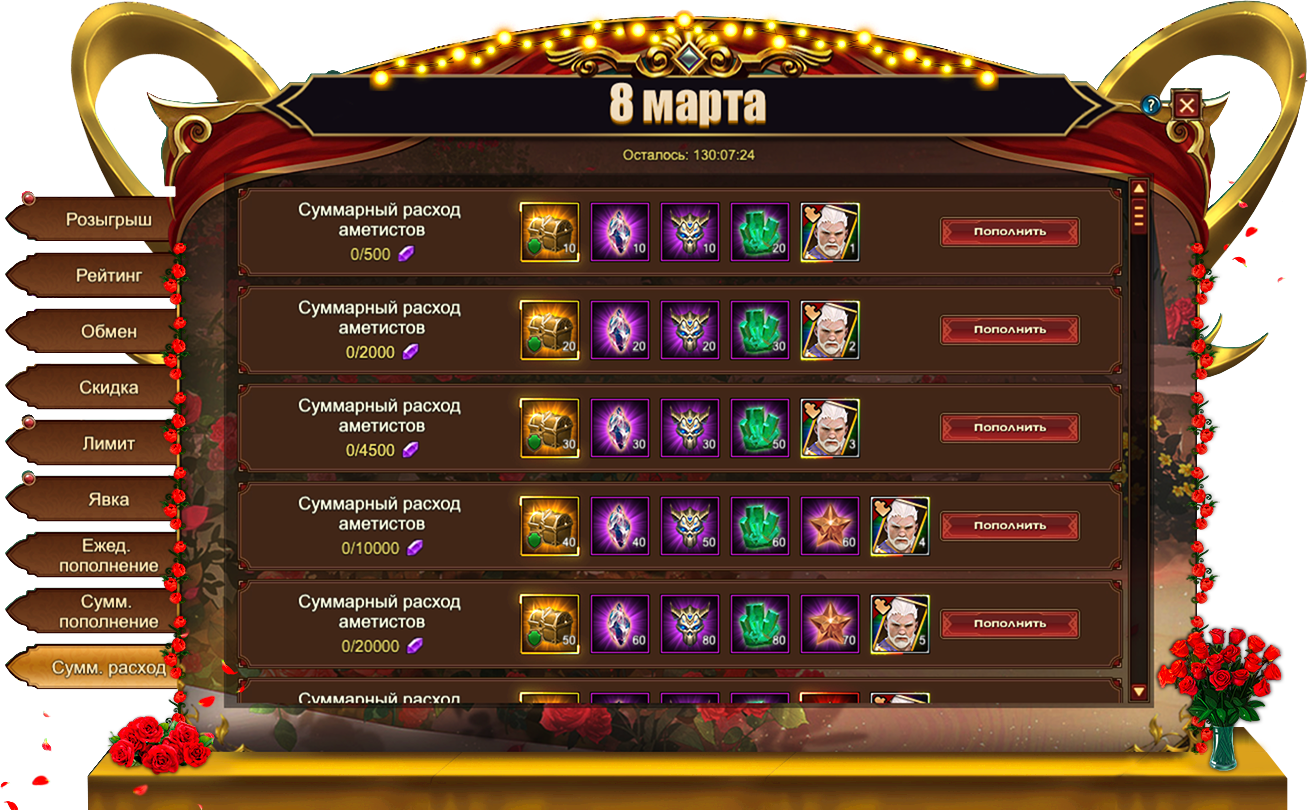Click Пополнить for the 0/500 amethyst tier

click(1009, 232)
